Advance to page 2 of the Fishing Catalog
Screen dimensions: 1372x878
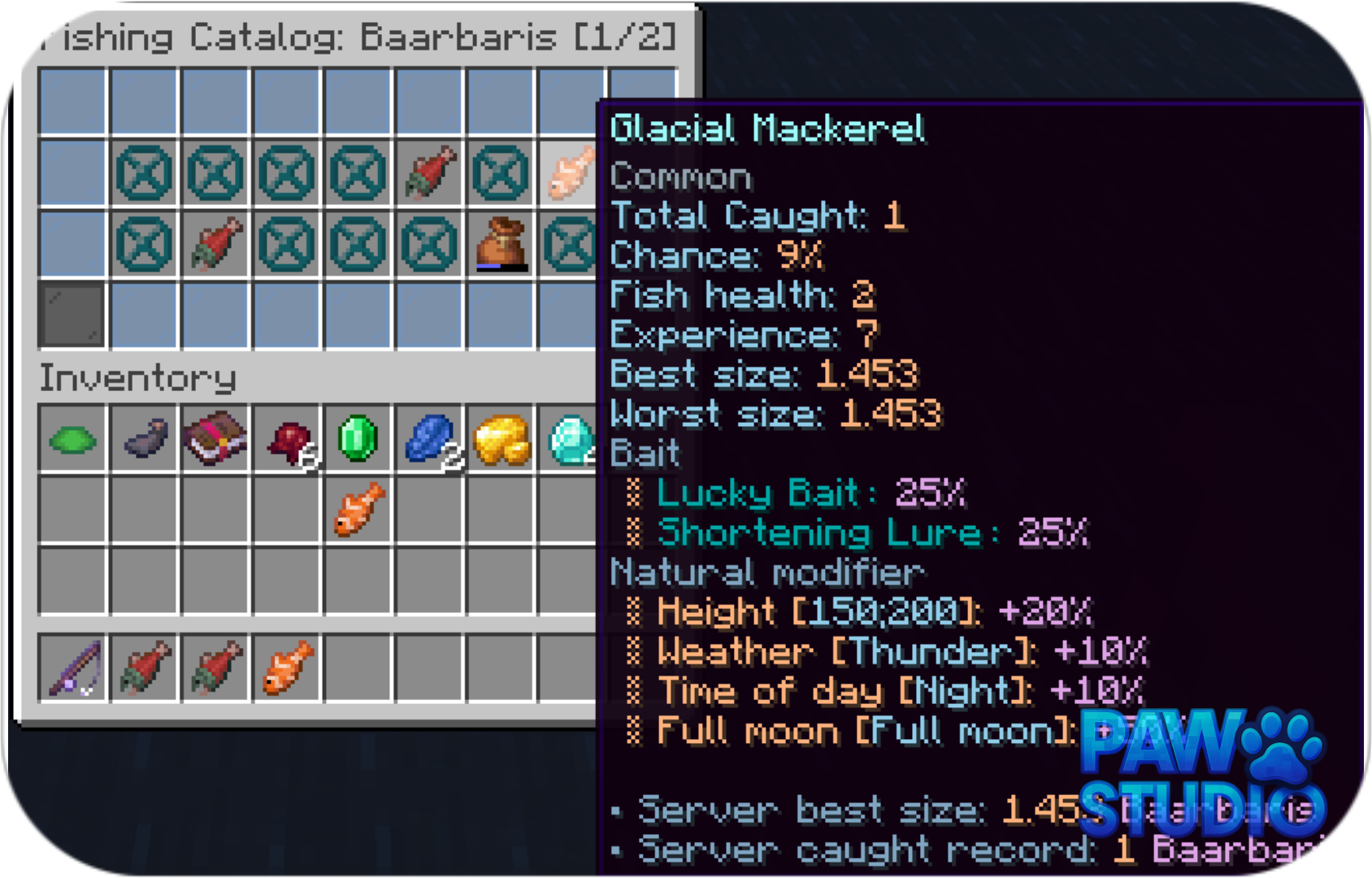[626, 37]
